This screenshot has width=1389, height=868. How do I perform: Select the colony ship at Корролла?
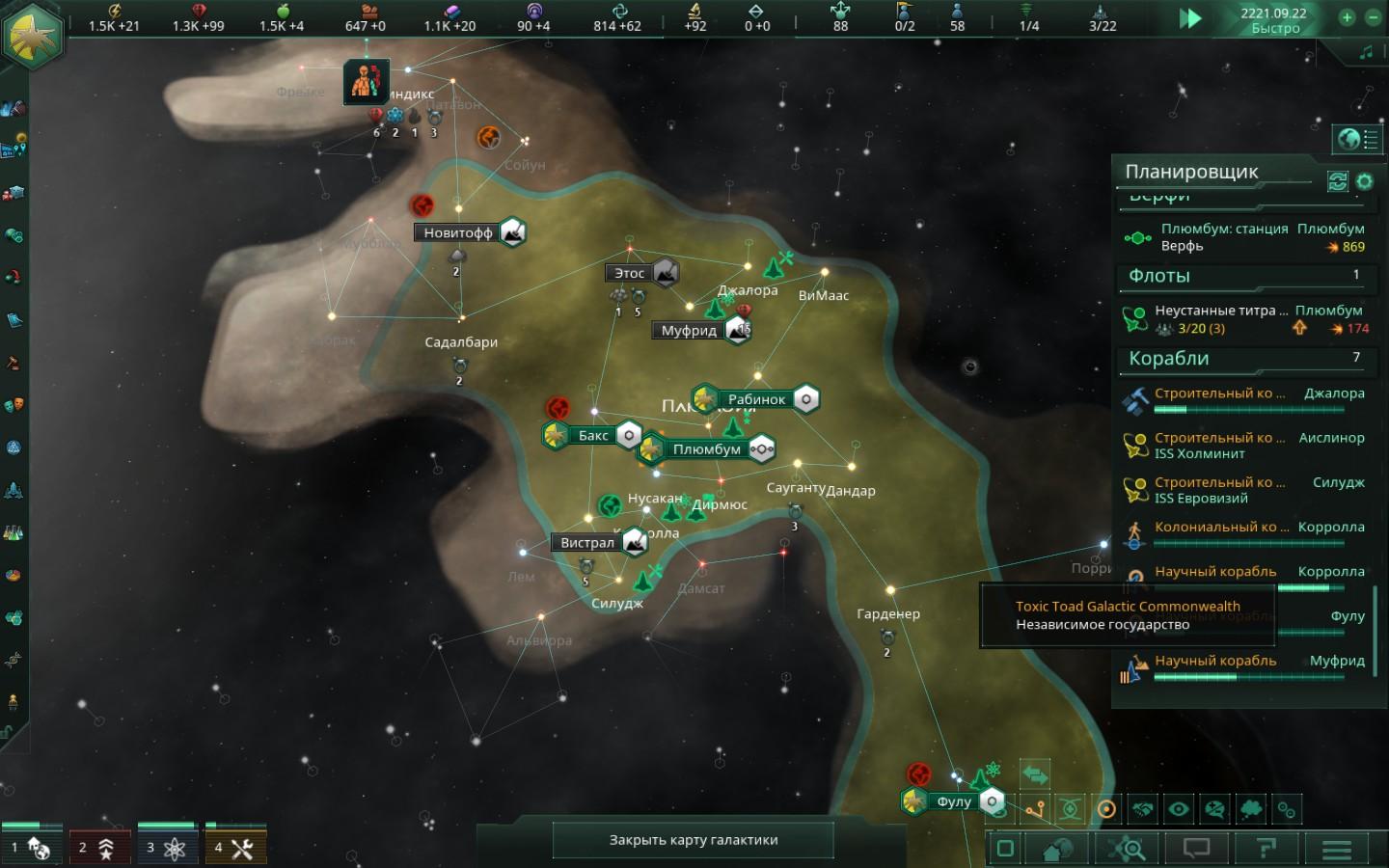coord(1244,529)
